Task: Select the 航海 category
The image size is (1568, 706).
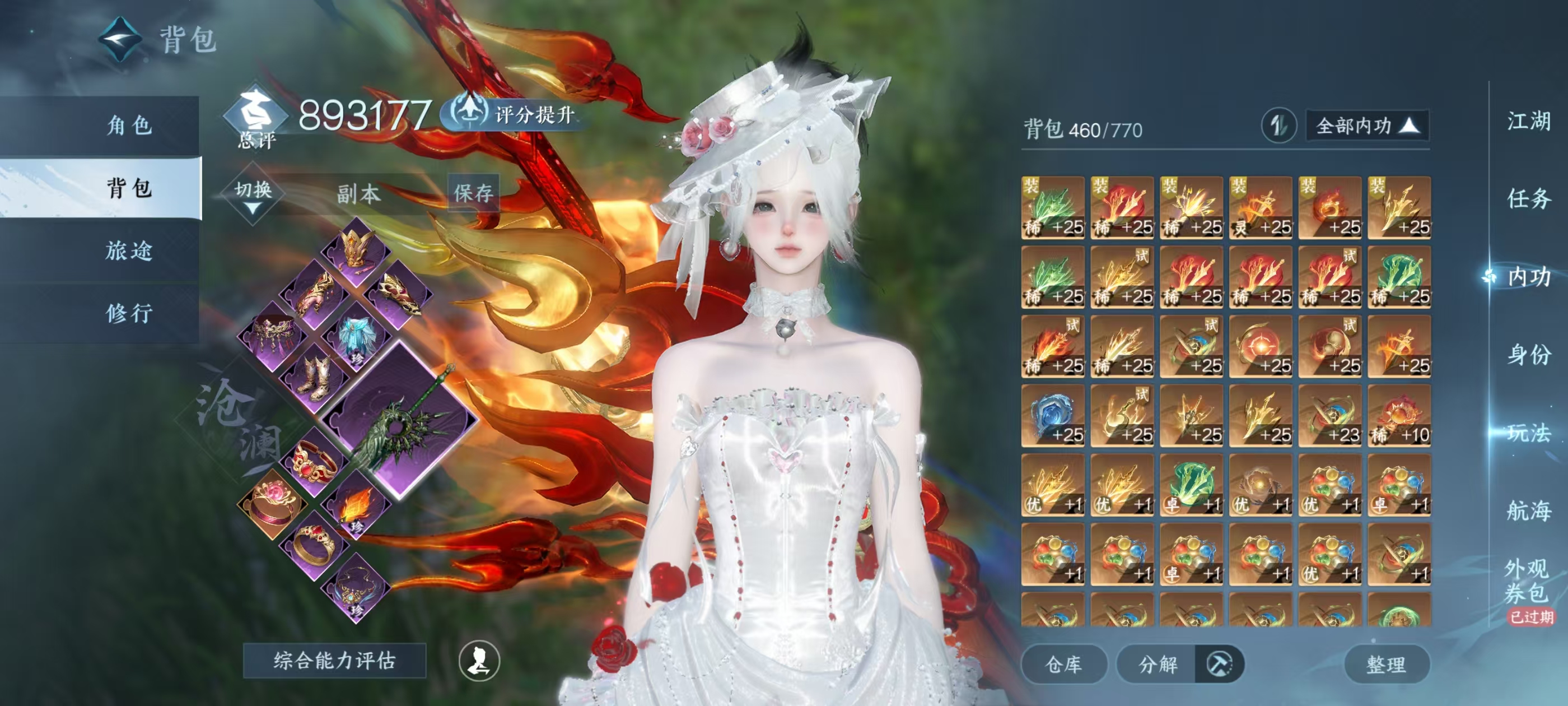Action: [1528, 510]
